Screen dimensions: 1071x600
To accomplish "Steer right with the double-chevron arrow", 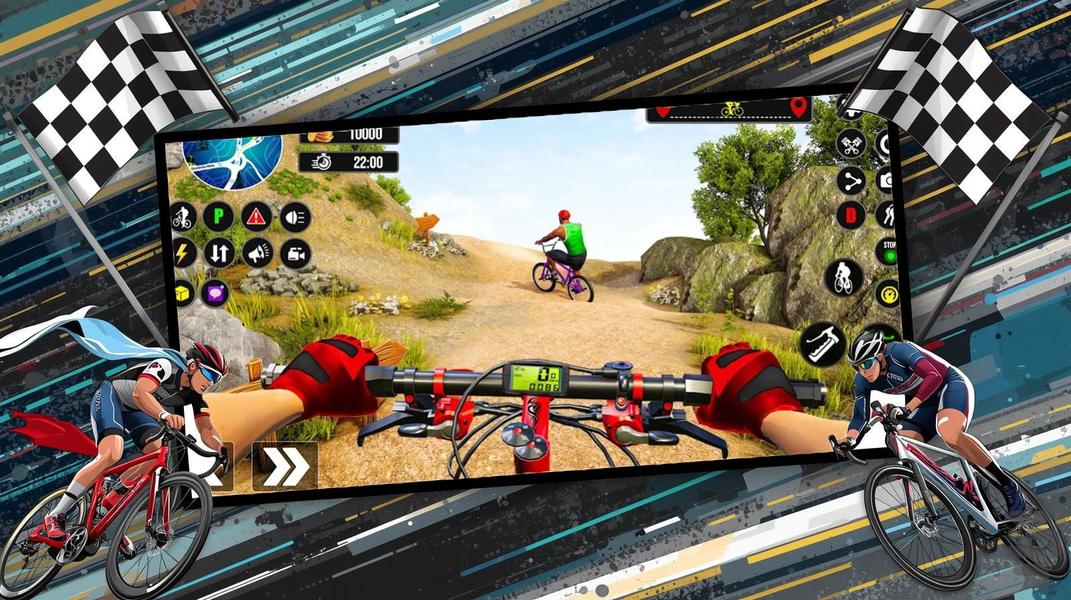I will [x=285, y=467].
